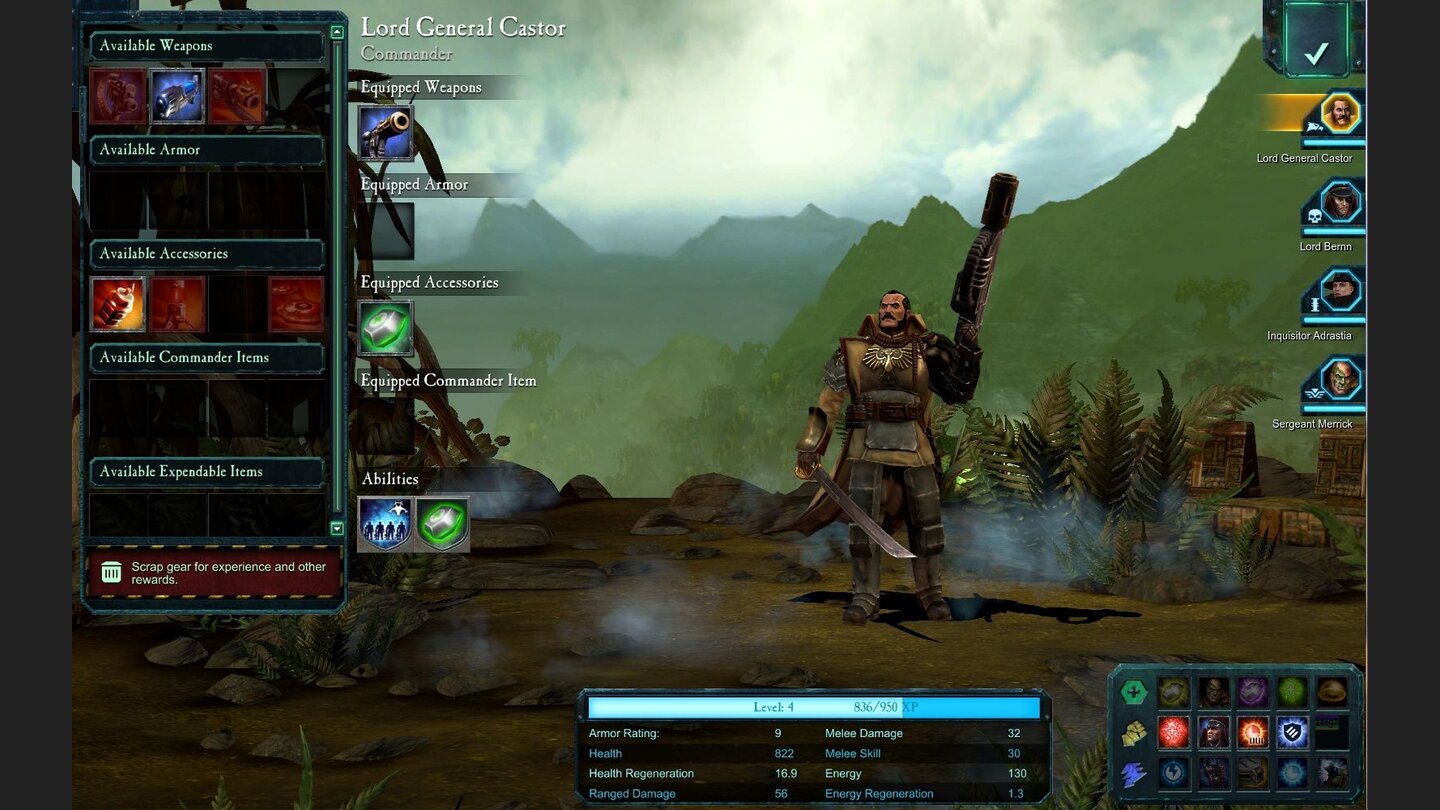Click the explosive charge accessory icon
Screen dimensions: 1440x810
[x=118, y=304]
